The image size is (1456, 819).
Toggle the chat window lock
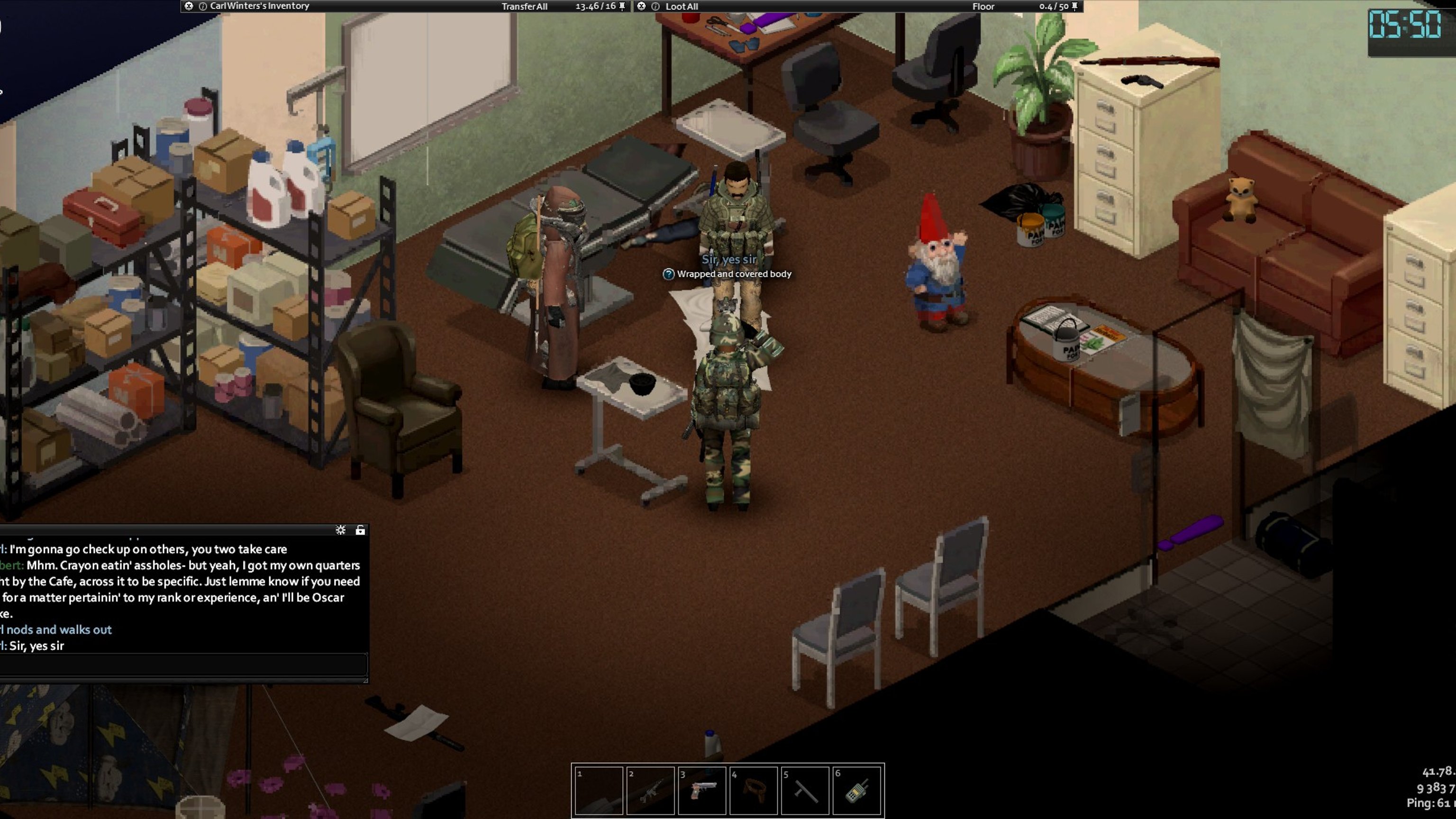[x=360, y=529]
